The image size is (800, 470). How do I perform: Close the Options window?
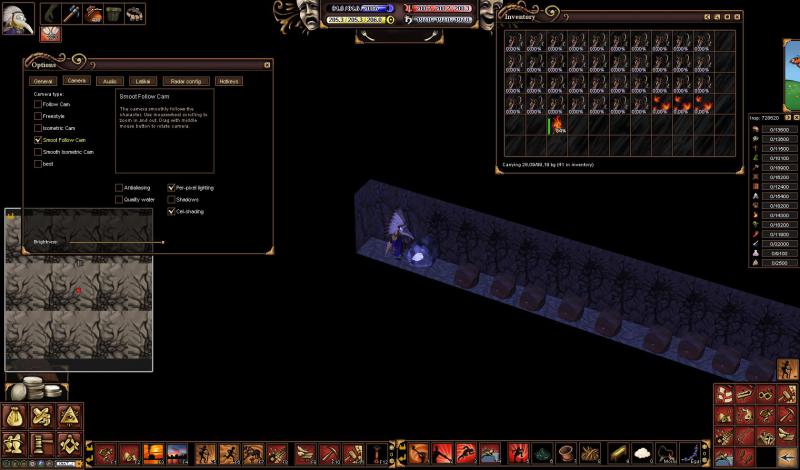267,64
